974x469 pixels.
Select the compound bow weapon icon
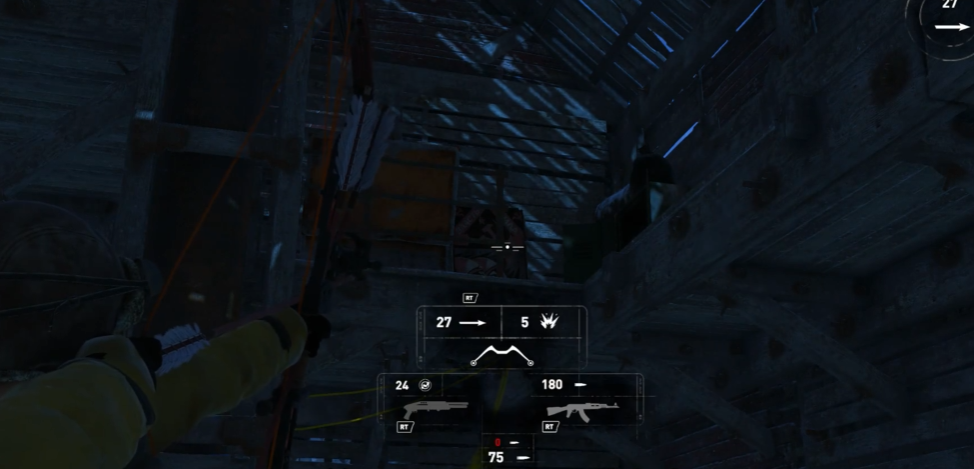(x=502, y=355)
